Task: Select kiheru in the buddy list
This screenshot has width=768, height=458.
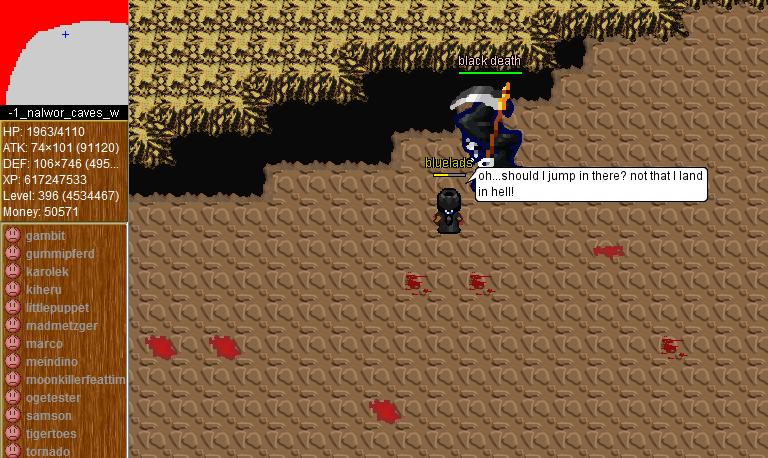Action: pyautogui.click(x=43, y=290)
